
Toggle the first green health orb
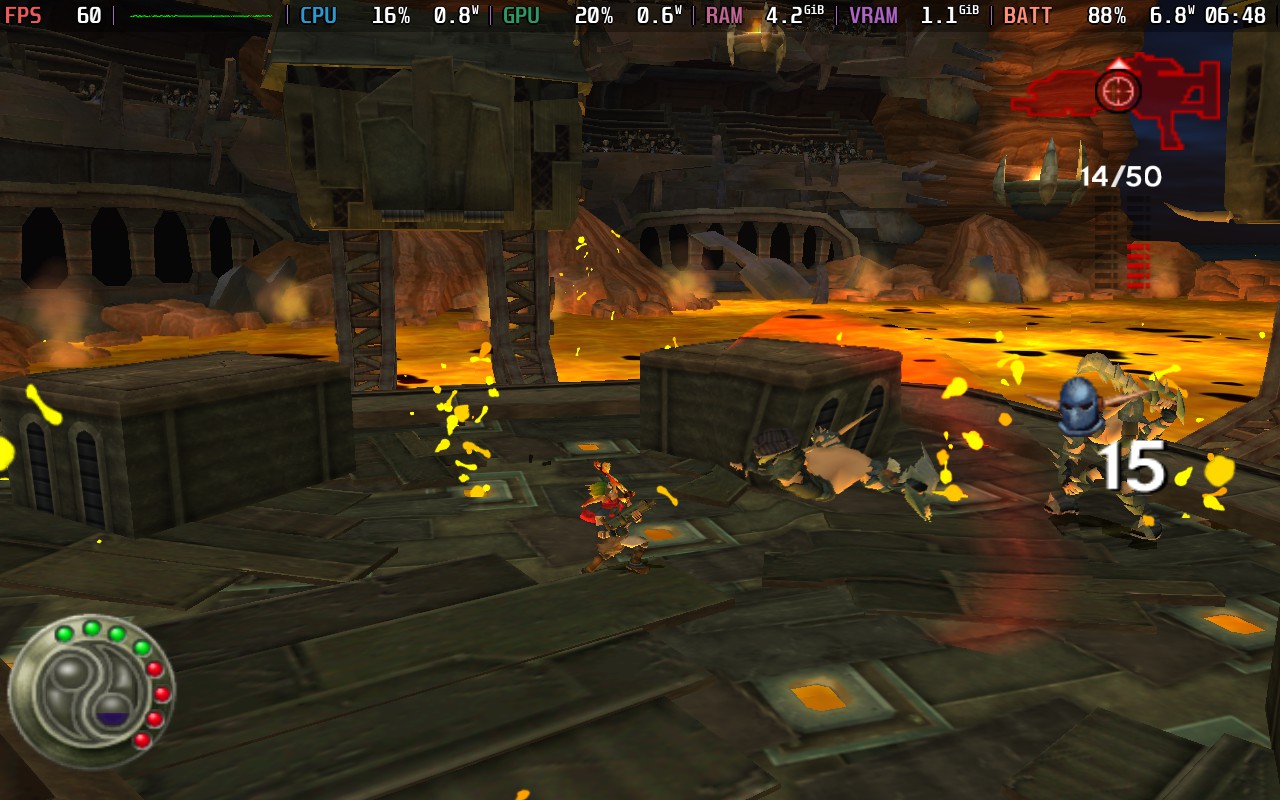pos(64,633)
